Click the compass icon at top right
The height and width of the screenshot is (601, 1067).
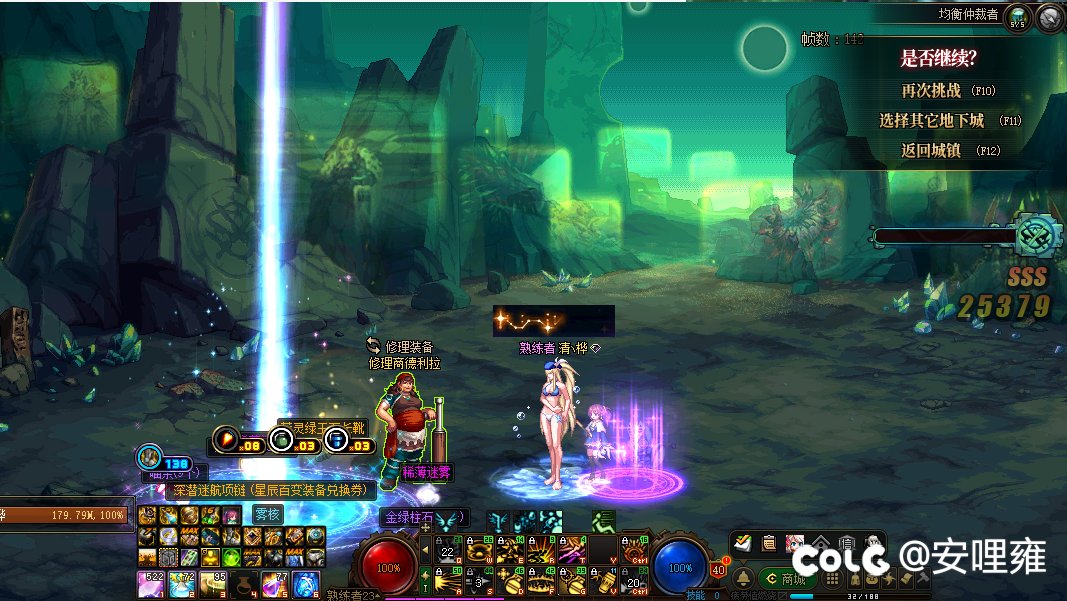[1048, 17]
